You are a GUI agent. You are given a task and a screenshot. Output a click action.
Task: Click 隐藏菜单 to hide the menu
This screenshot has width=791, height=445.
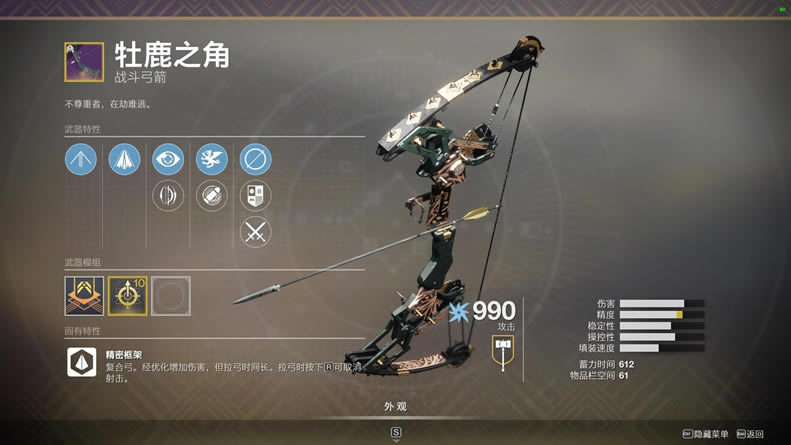click(x=706, y=434)
